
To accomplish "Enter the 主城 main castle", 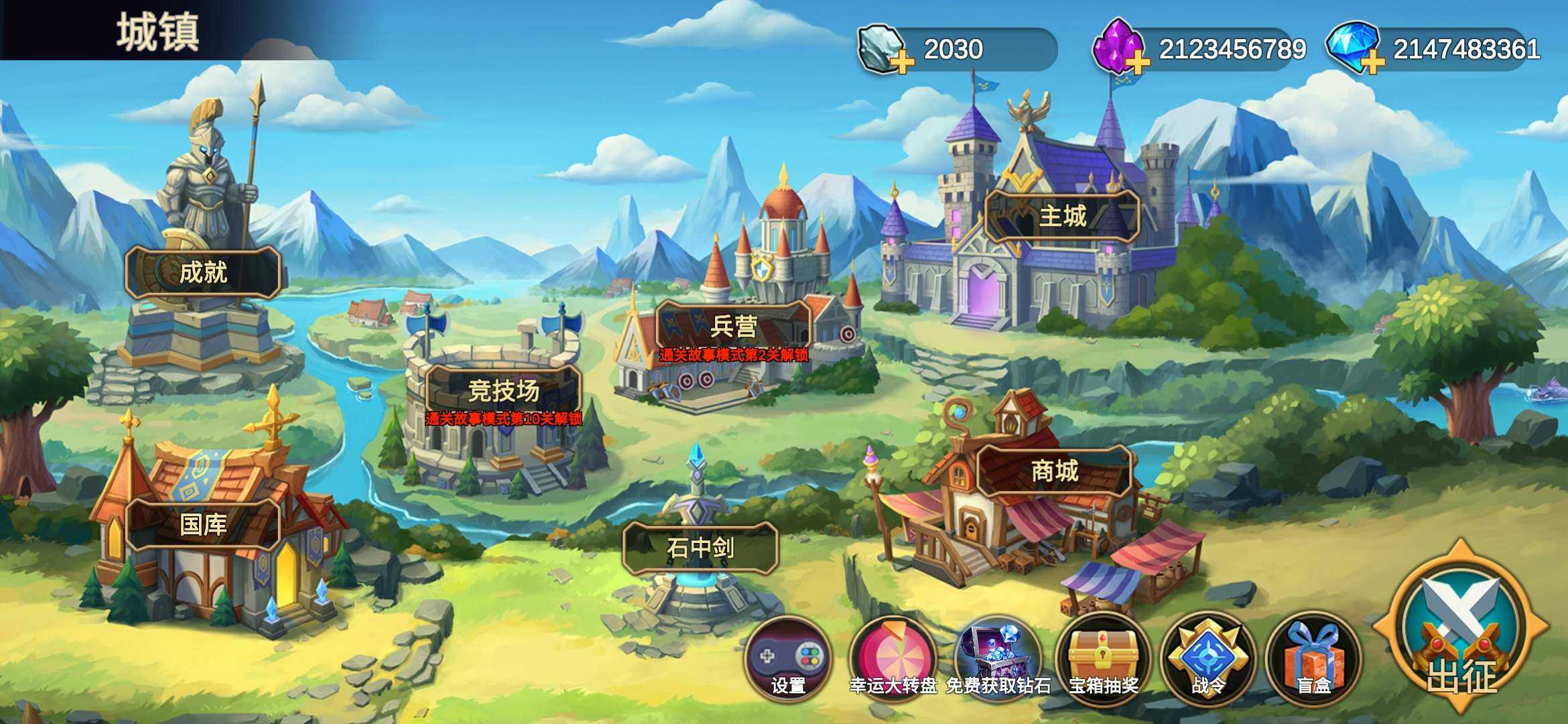I will (1062, 216).
